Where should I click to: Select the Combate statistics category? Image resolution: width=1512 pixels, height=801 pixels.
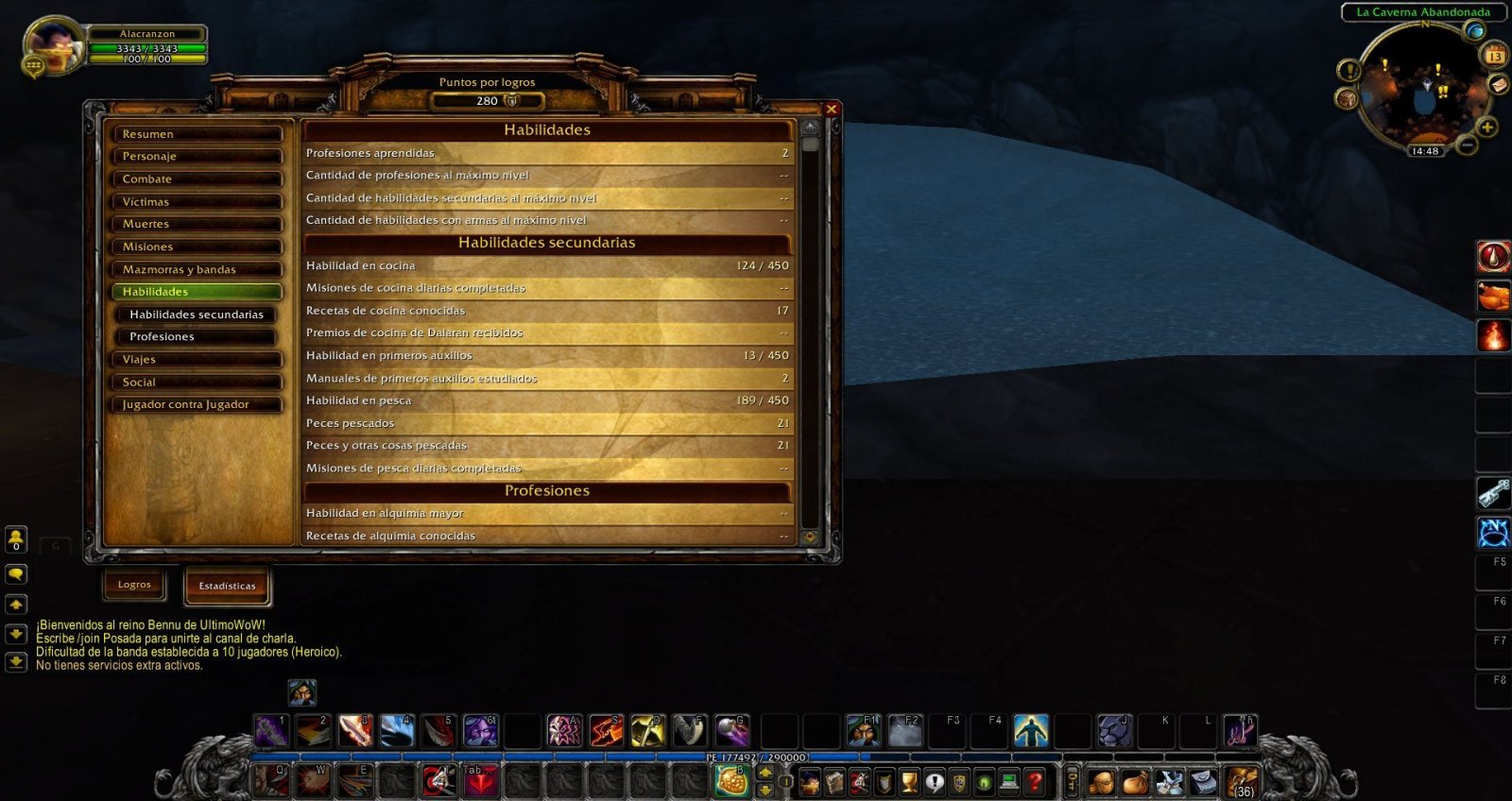click(197, 179)
